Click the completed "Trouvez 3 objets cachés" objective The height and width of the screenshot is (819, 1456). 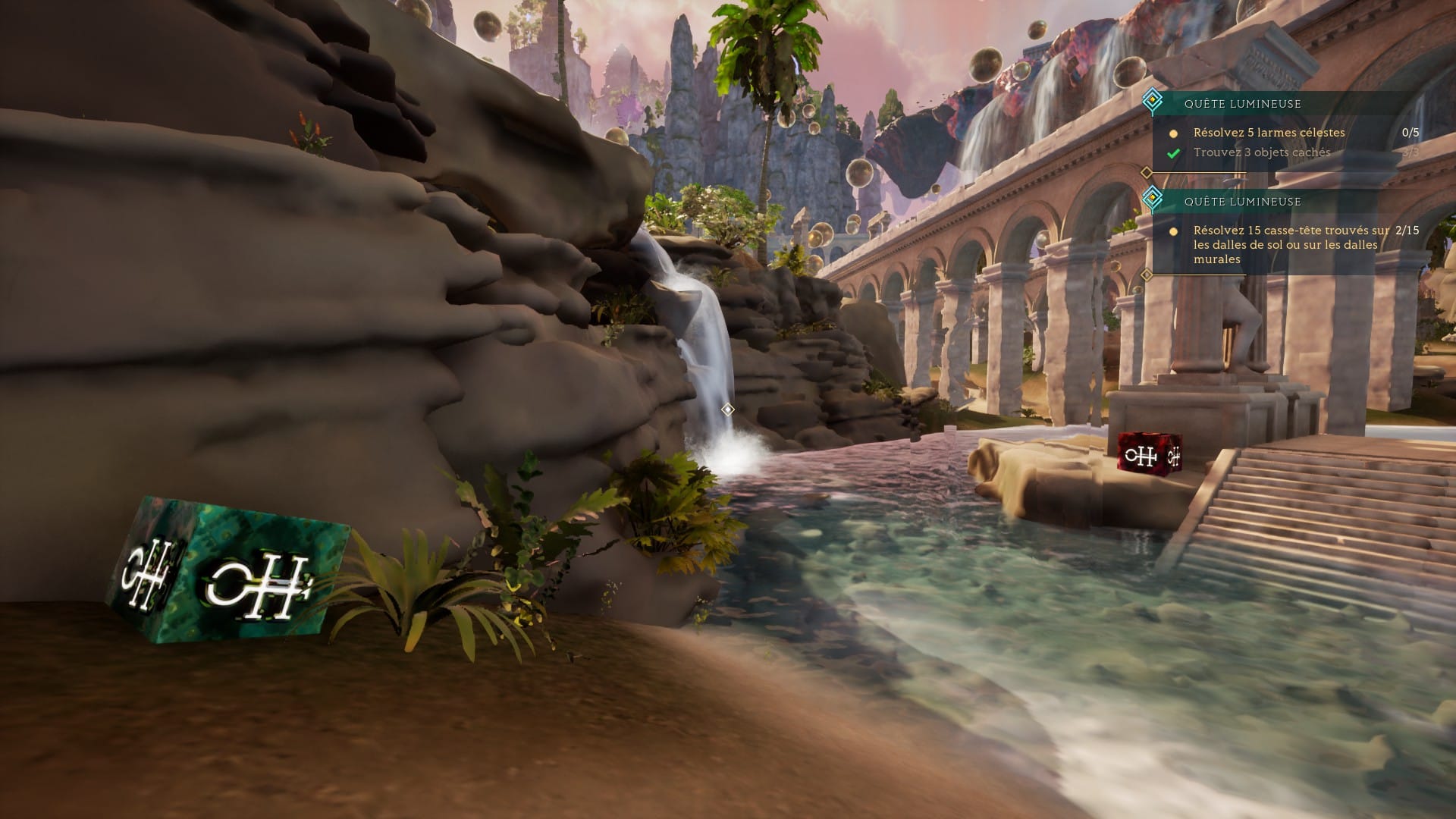pos(1262,152)
